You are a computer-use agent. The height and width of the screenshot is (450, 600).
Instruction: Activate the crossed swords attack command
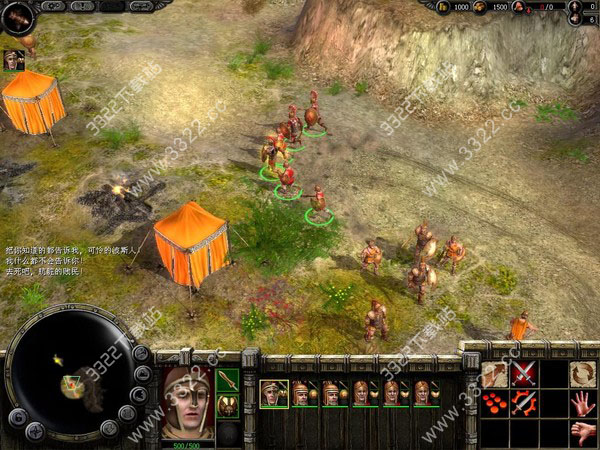523,374
